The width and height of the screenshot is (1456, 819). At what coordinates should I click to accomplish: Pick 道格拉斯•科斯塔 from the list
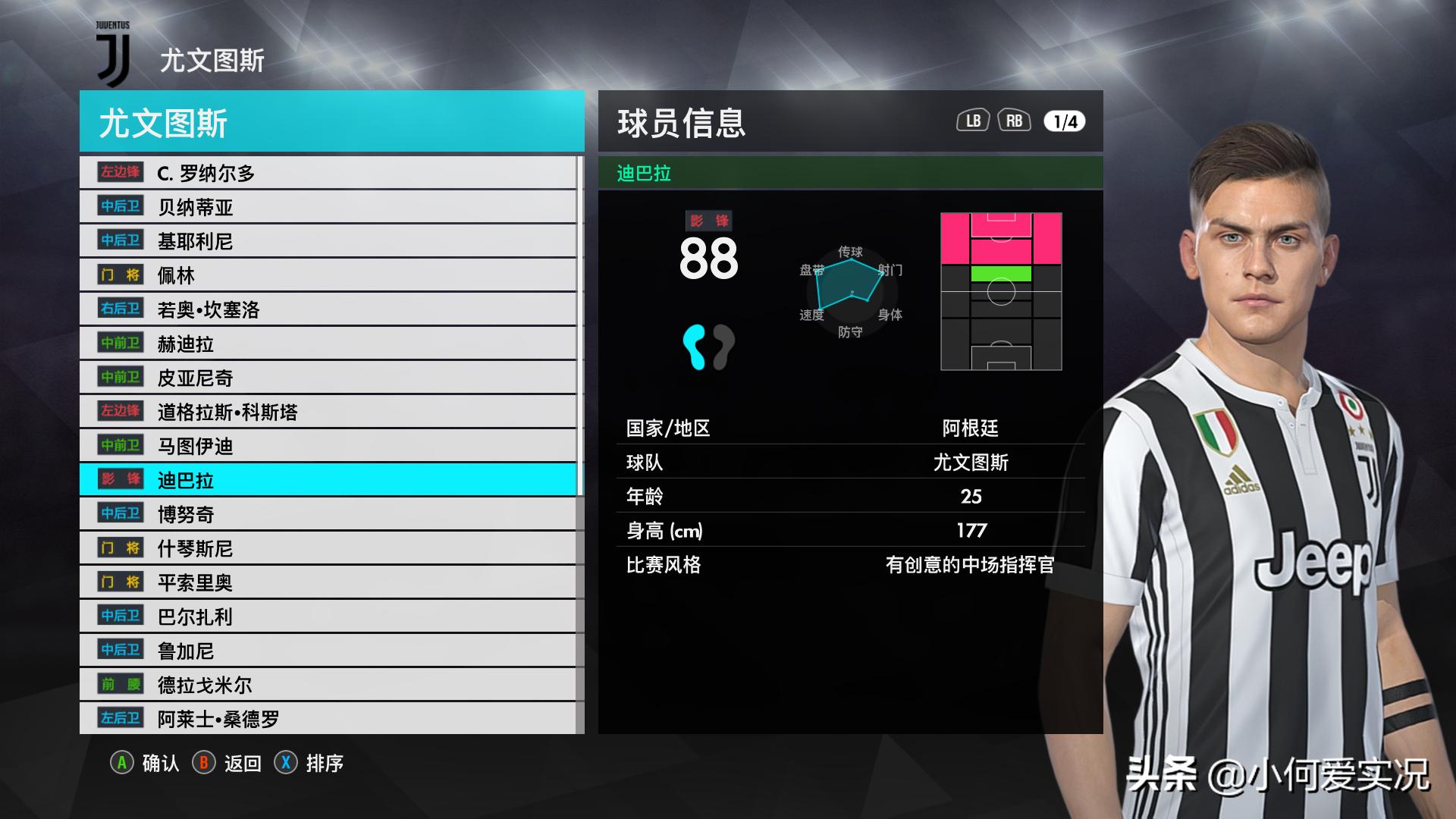[x=328, y=412]
